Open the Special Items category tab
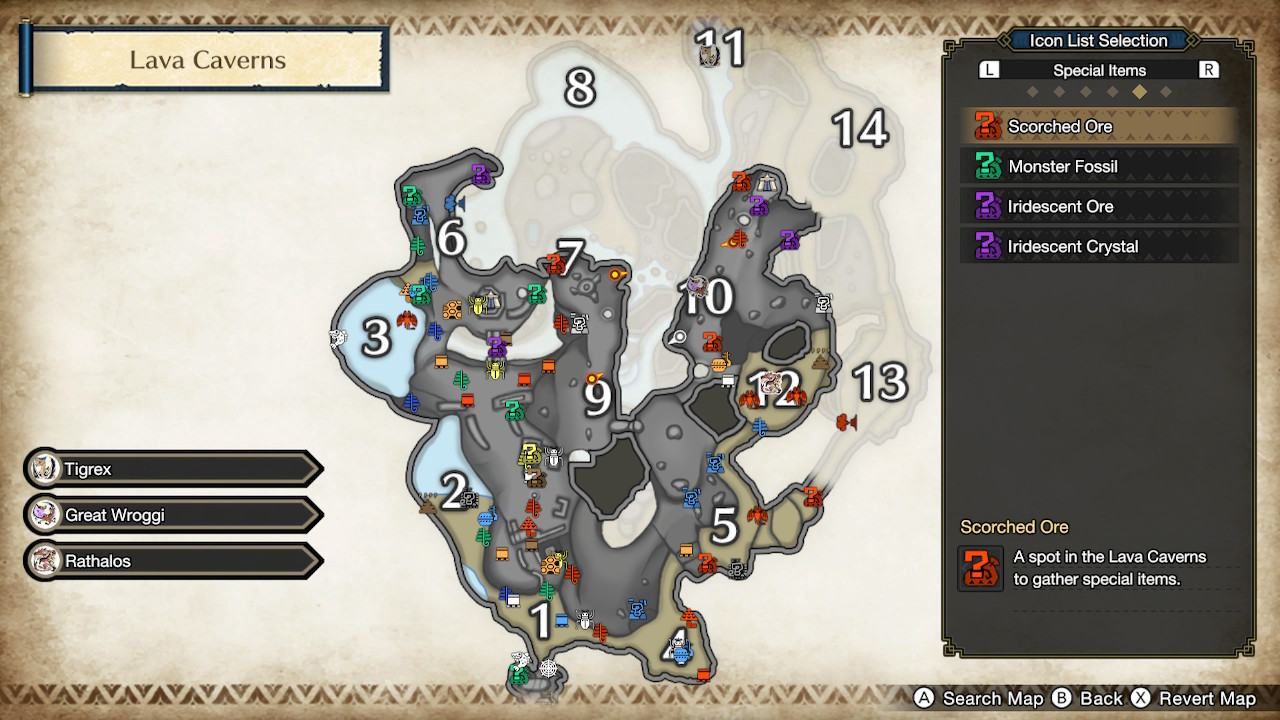Image resolution: width=1280 pixels, height=720 pixels. 1098,69
